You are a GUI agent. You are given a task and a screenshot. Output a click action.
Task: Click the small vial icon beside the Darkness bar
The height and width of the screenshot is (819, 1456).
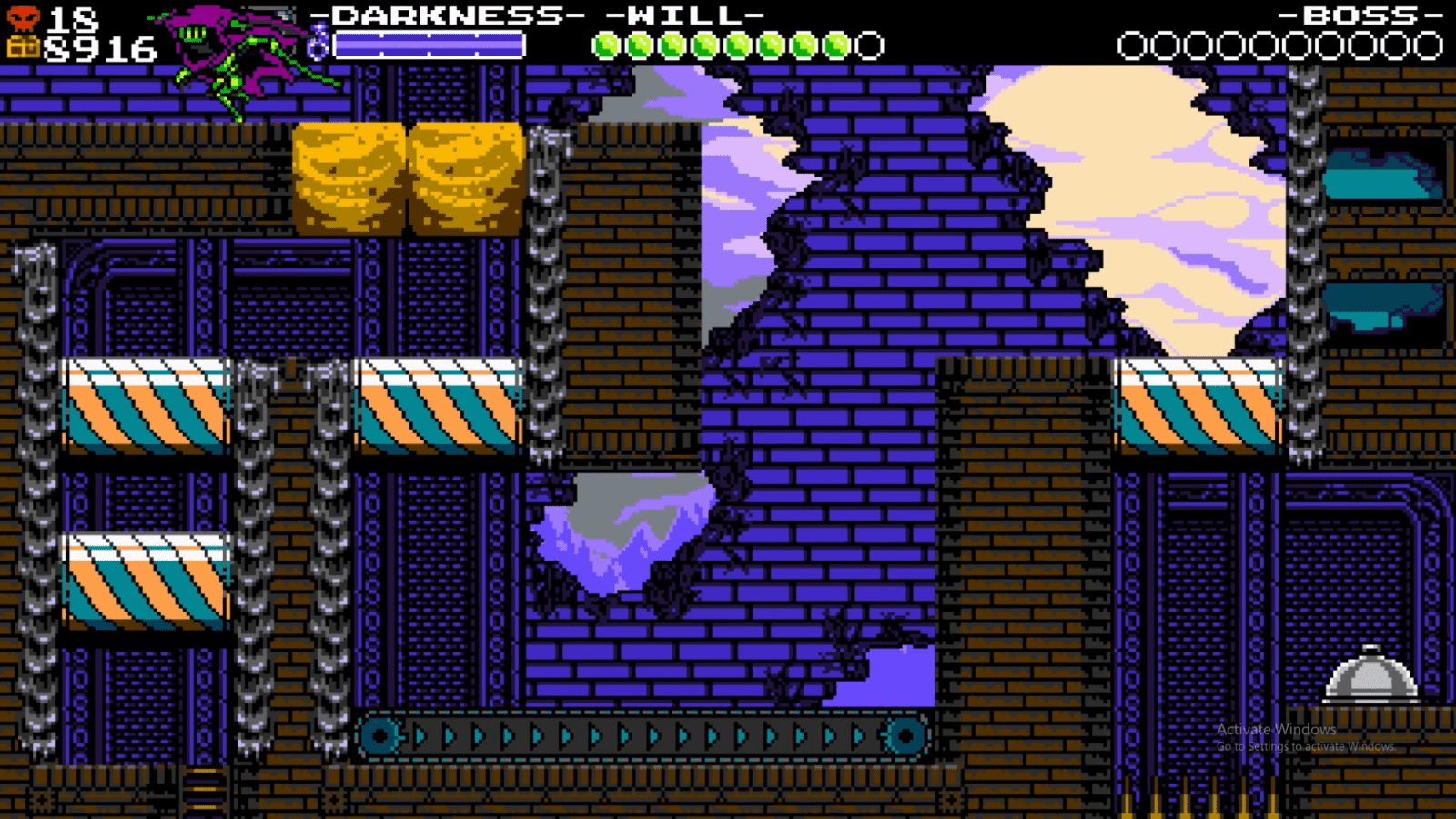point(319,41)
